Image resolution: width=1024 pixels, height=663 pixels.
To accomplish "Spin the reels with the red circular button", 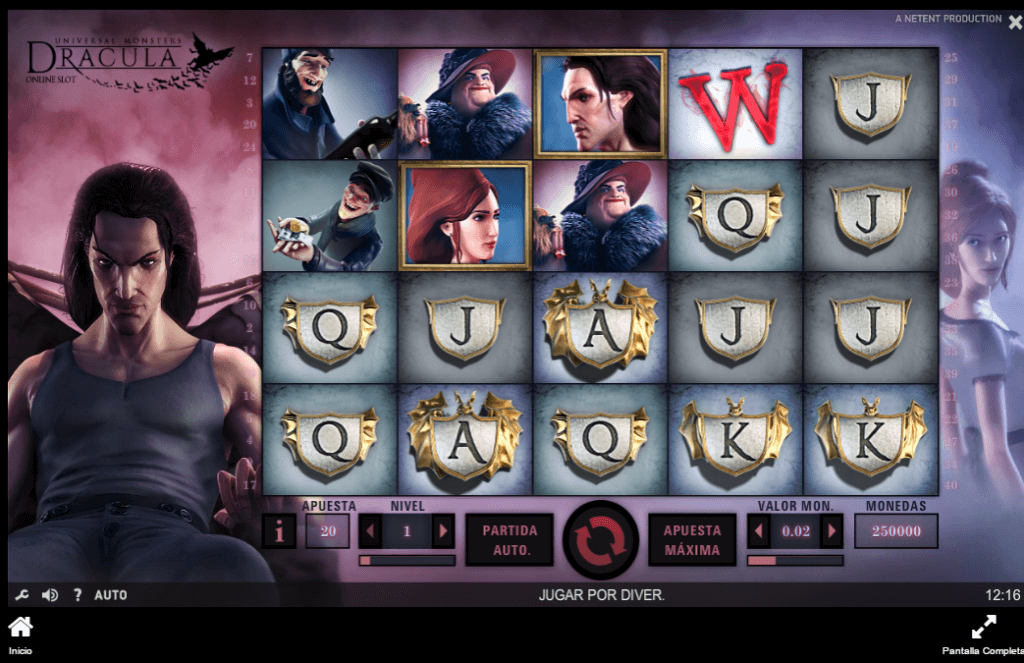I will 600,539.
